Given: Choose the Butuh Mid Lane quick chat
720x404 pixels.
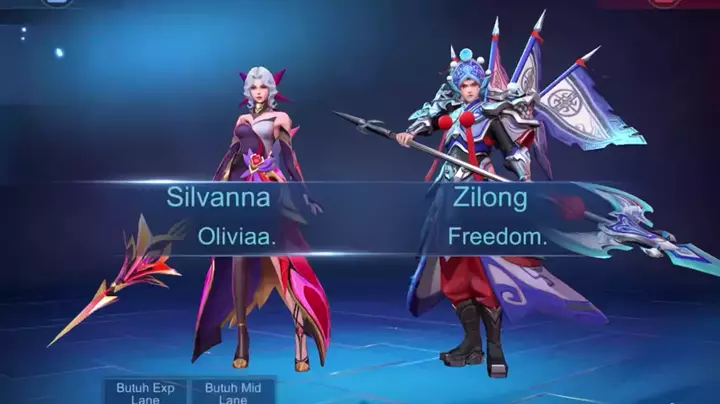Looking at the screenshot, I should (233, 391).
